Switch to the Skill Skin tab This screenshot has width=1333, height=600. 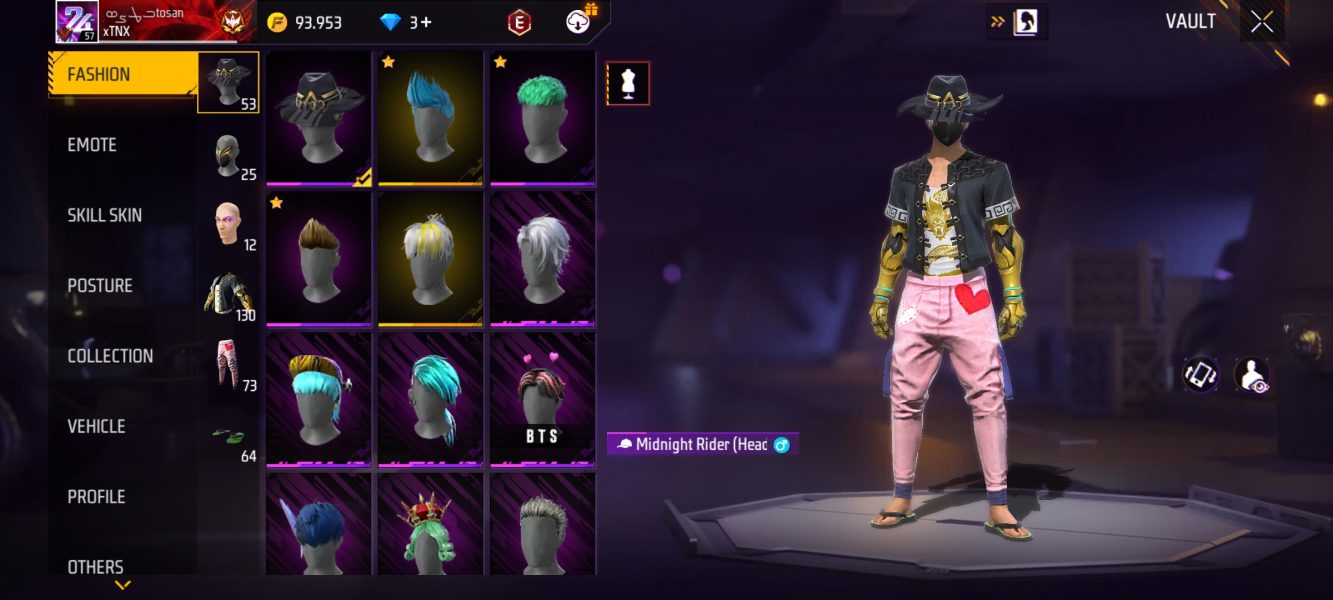point(104,215)
